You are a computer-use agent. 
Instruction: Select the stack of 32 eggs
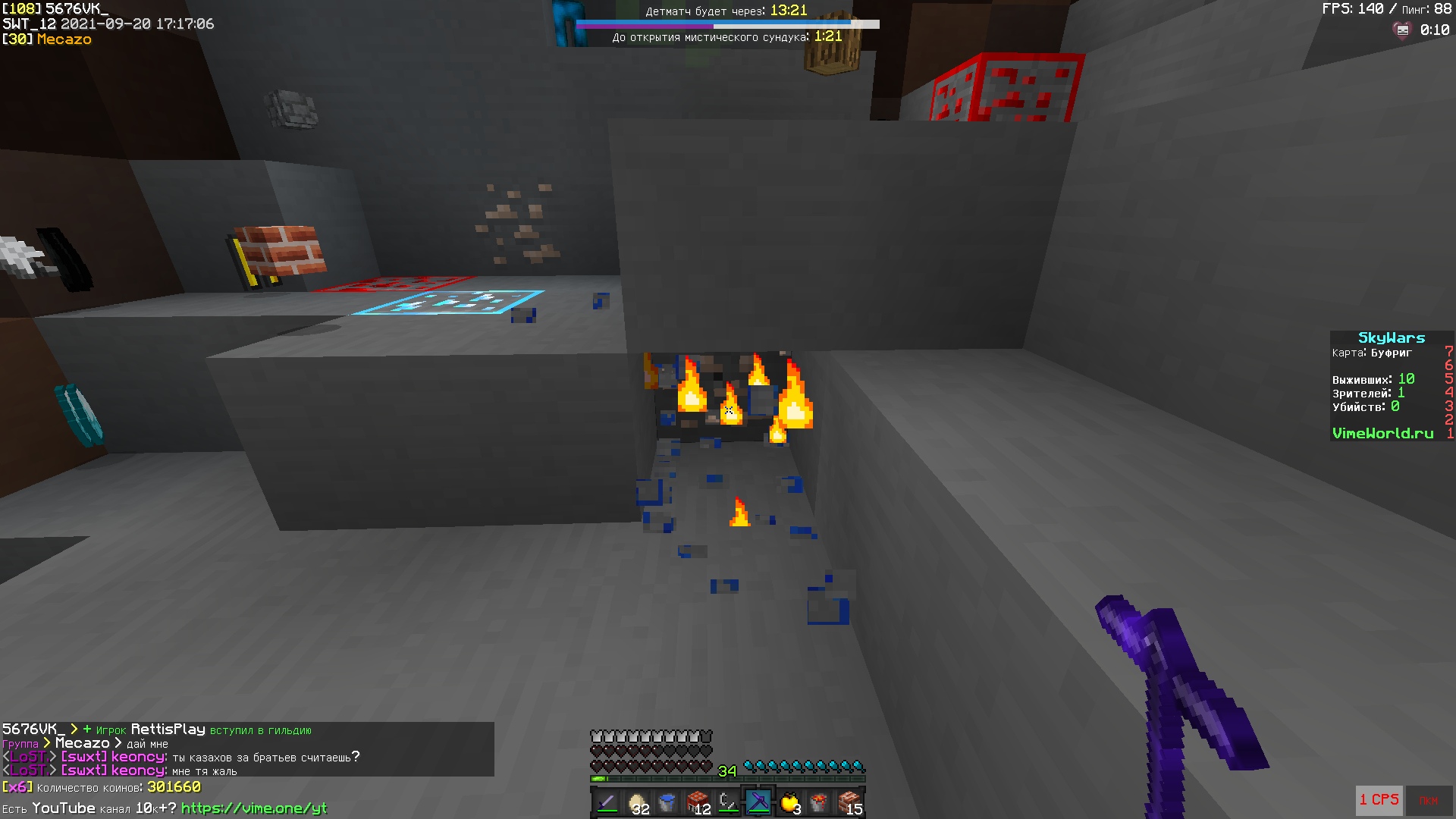coord(639,800)
